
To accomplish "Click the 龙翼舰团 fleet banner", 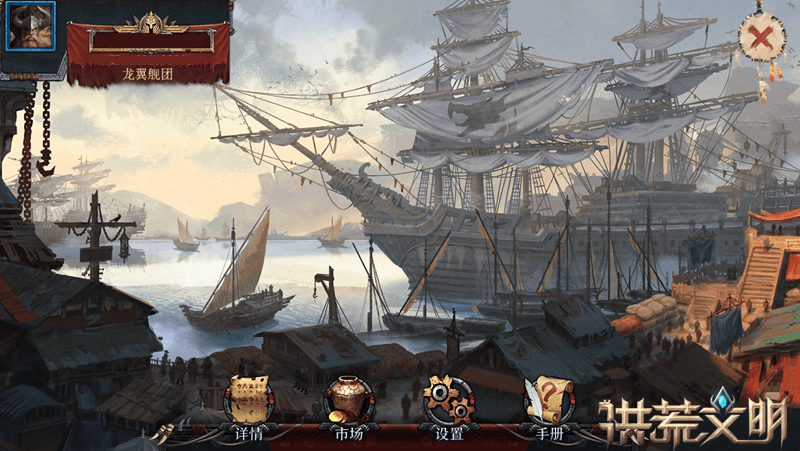I will [148, 52].
